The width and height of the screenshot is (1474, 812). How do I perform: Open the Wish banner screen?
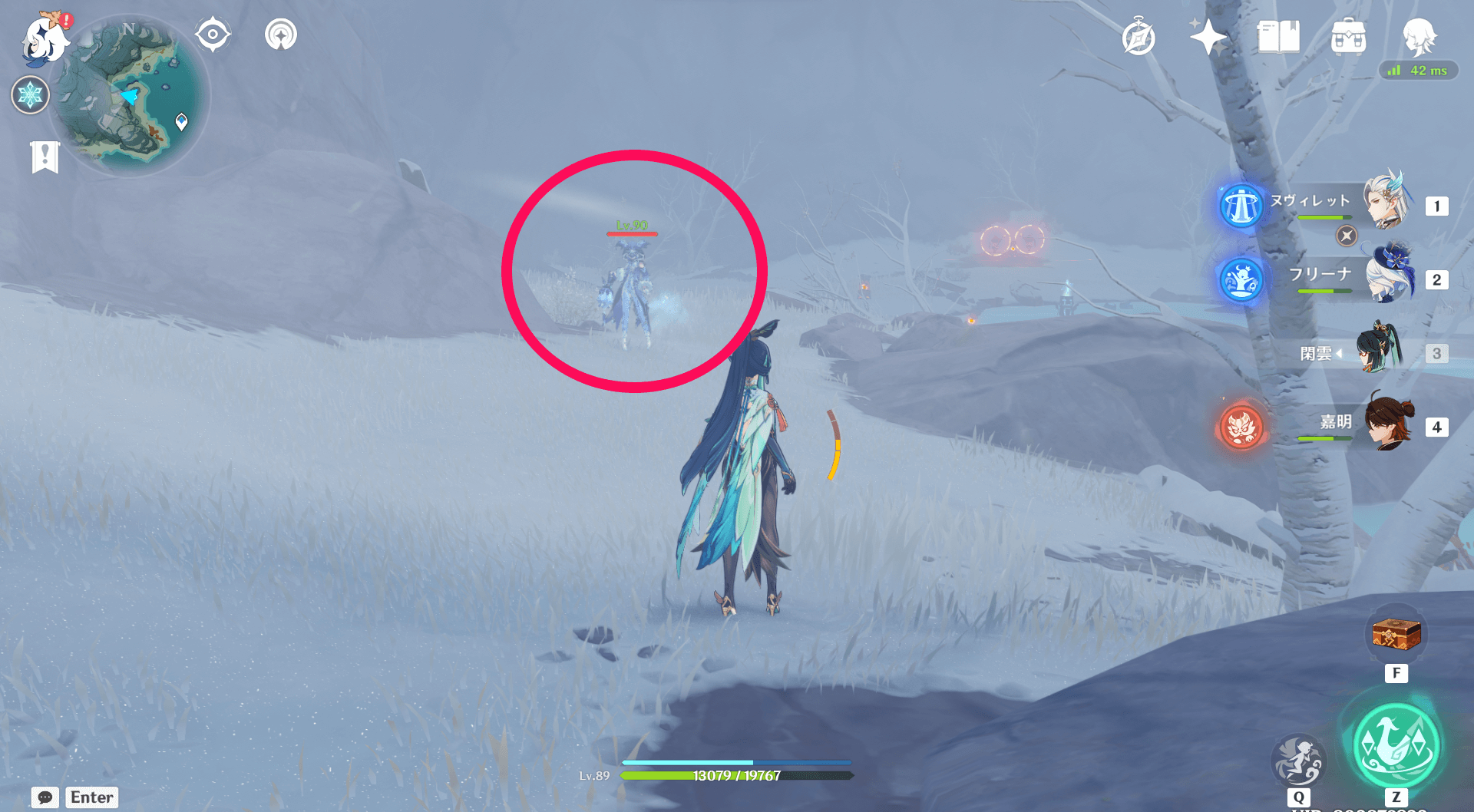click(x=1207, y=35)
